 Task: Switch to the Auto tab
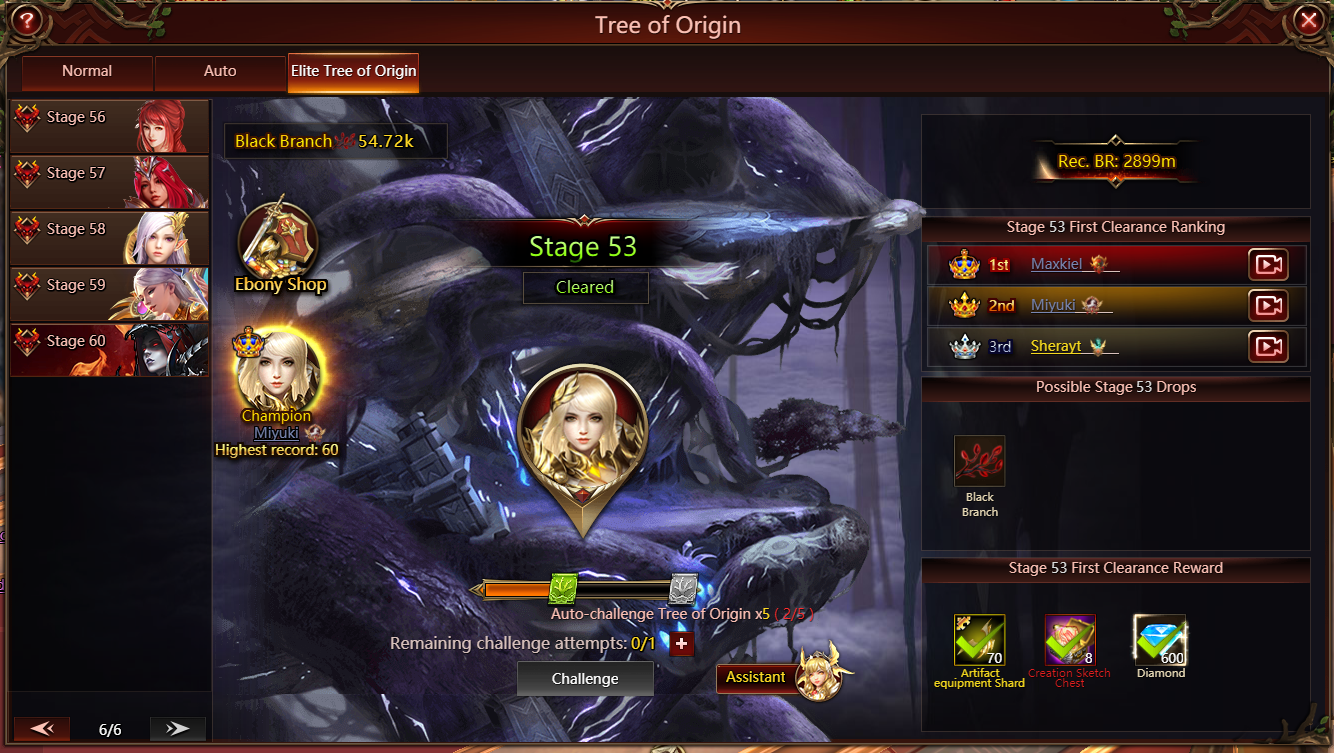[x=220, y=72]
